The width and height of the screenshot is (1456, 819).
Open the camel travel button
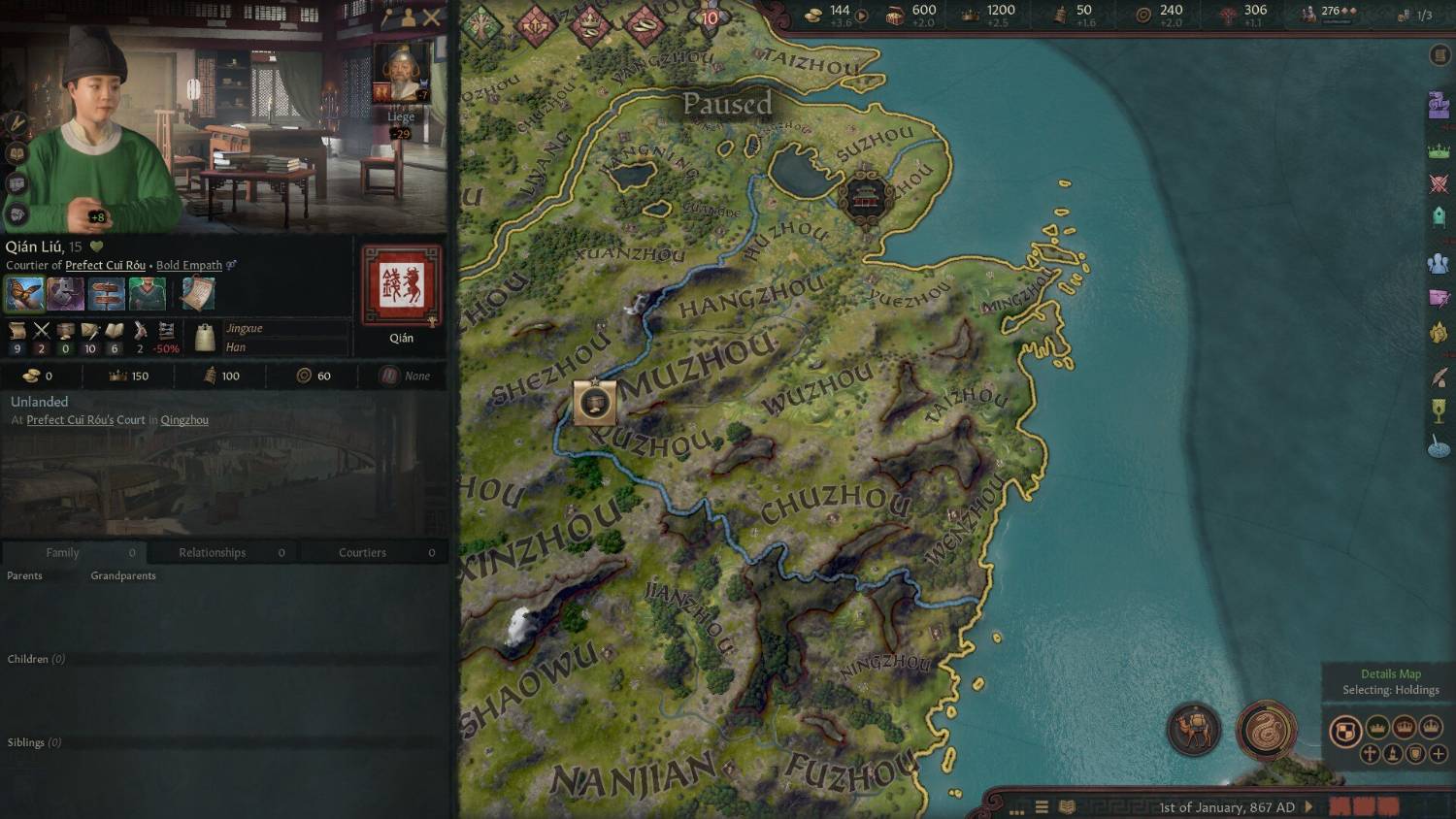pos(1194,730)
